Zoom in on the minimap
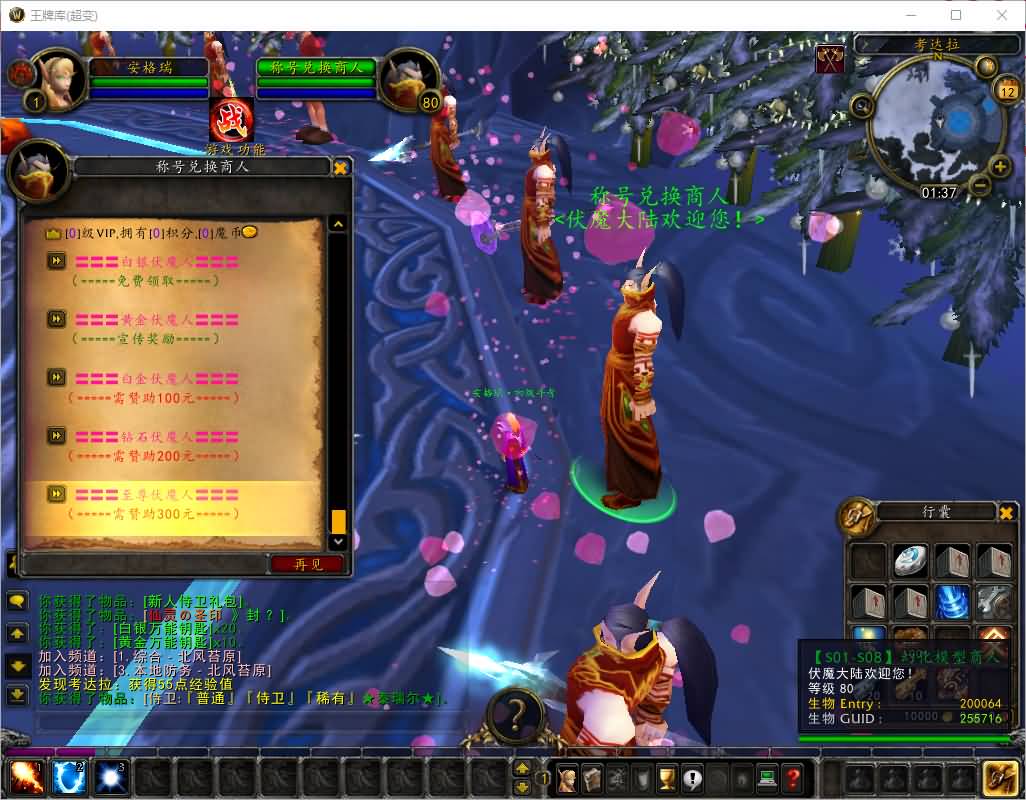The image size is (1026, 800). click(999, 167)
